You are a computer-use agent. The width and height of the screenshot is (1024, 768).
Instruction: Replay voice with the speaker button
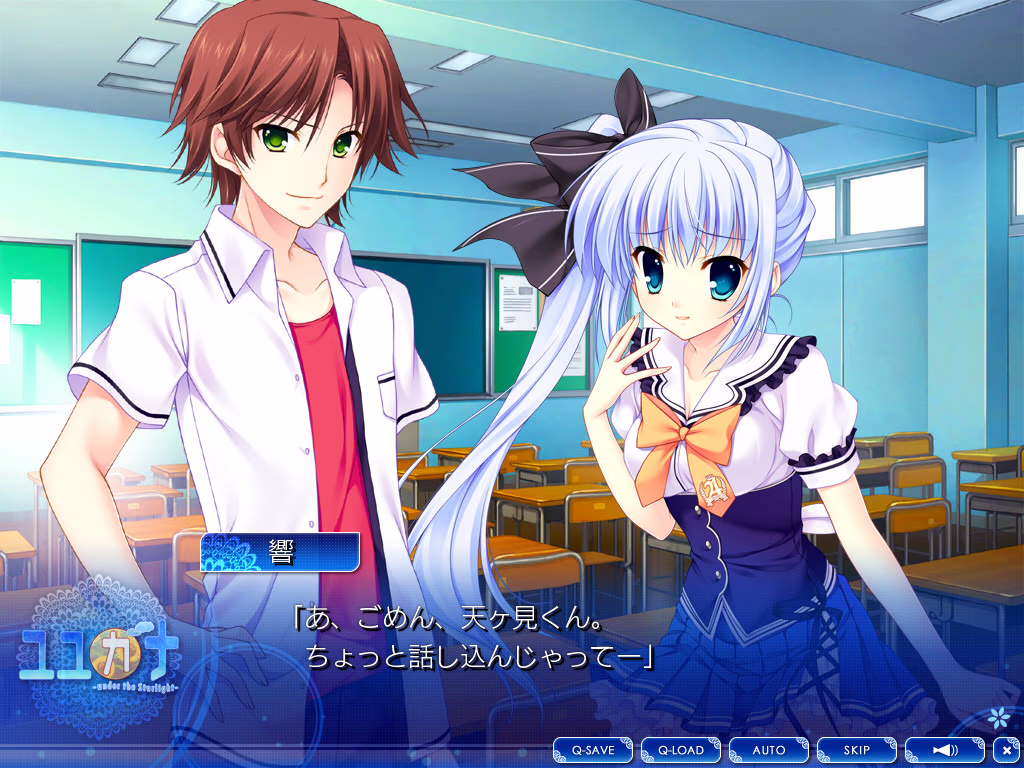point(944,749)
